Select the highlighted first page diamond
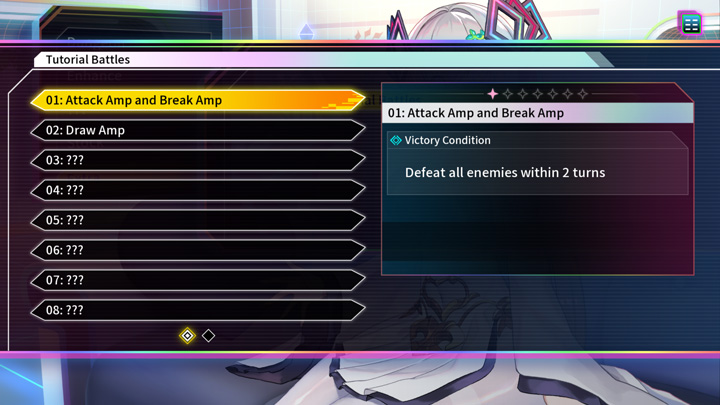The width and height of the screenshot is (720, 405). (x=187, y=336)
